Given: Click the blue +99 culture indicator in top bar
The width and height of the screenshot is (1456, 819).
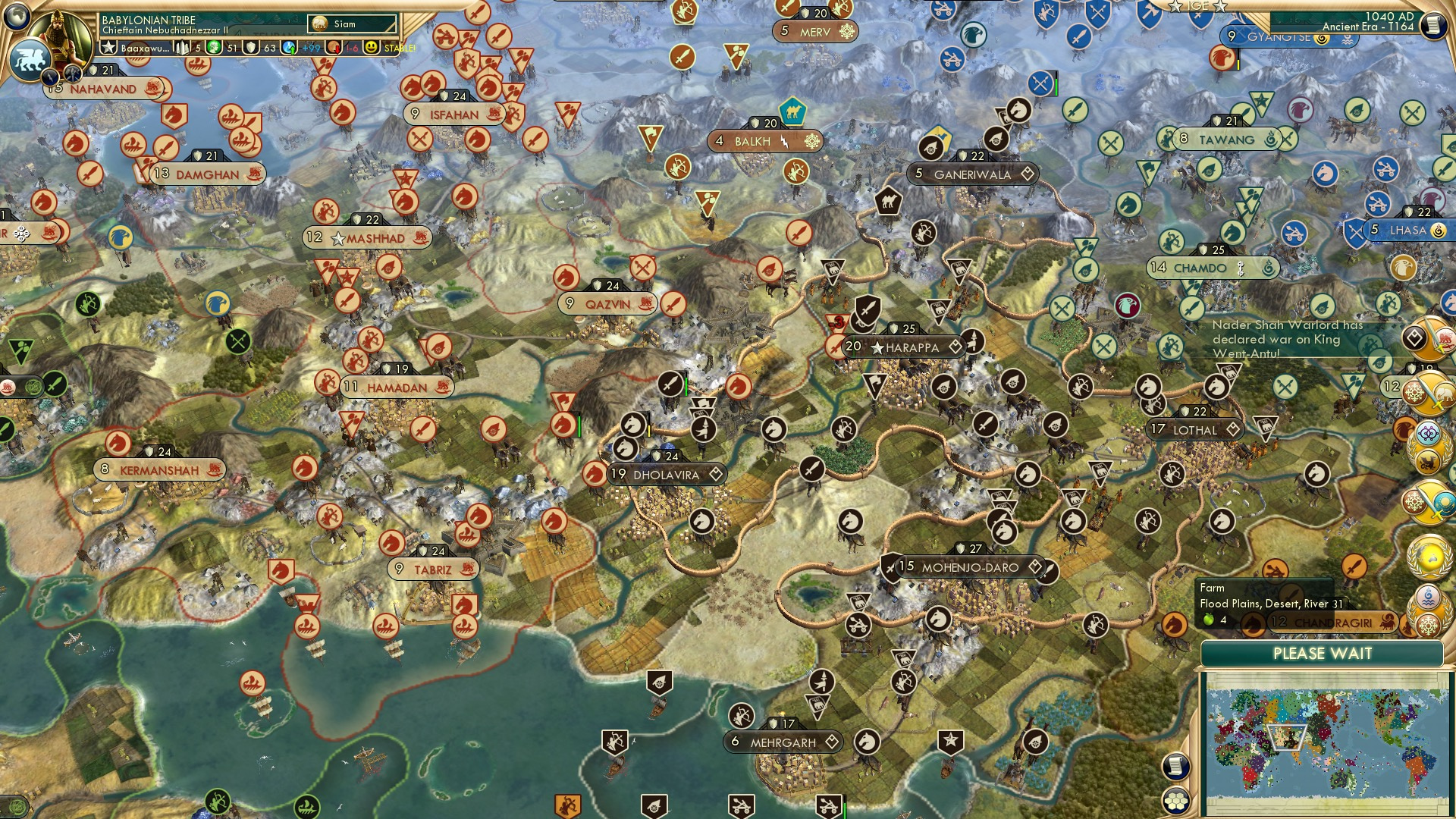Looking at the screenshot, I should point(300,49).
